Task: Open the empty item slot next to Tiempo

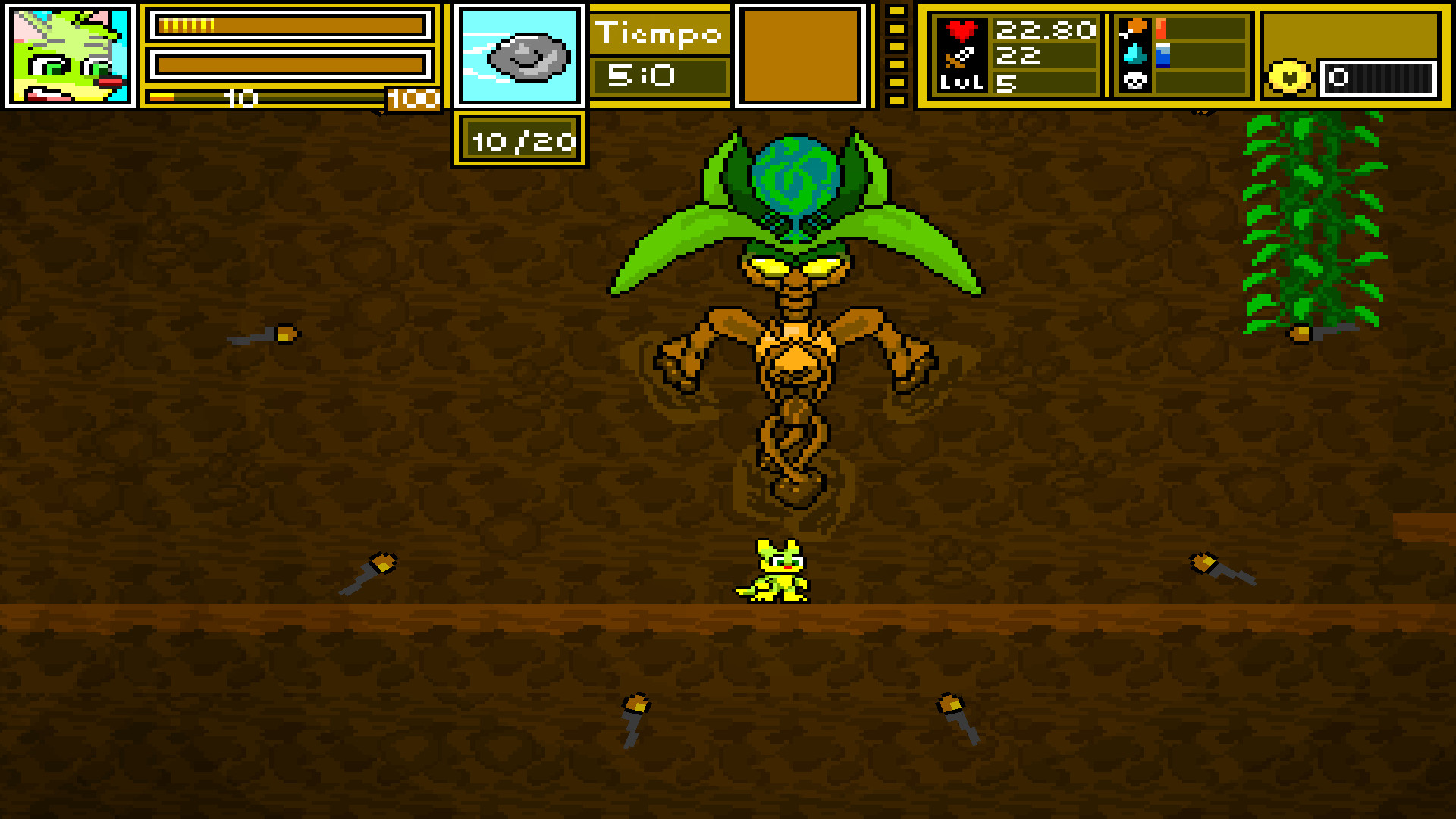Action: tap(802, 55)
